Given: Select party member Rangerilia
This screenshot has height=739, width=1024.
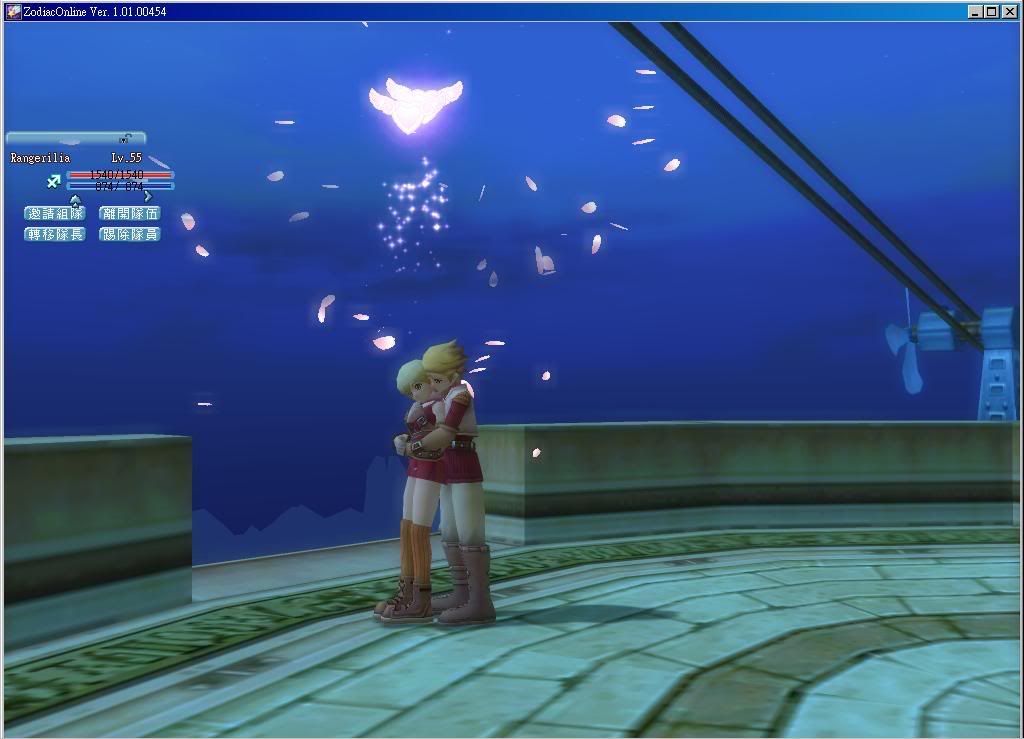Looking at the screenshot, I should [x=41, y=158].
